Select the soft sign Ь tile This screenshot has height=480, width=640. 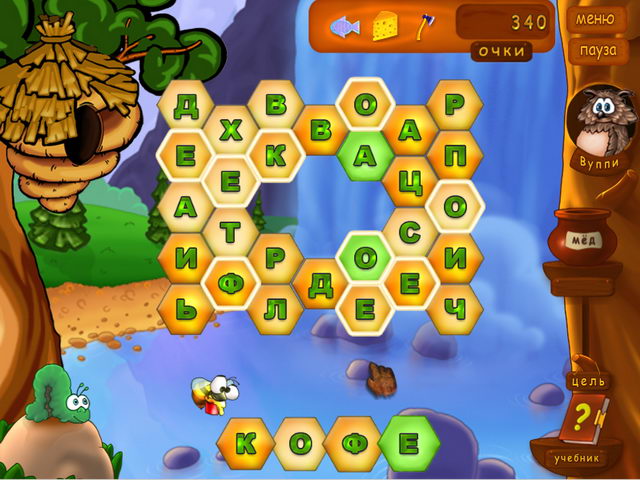click(x=185, y=309)
